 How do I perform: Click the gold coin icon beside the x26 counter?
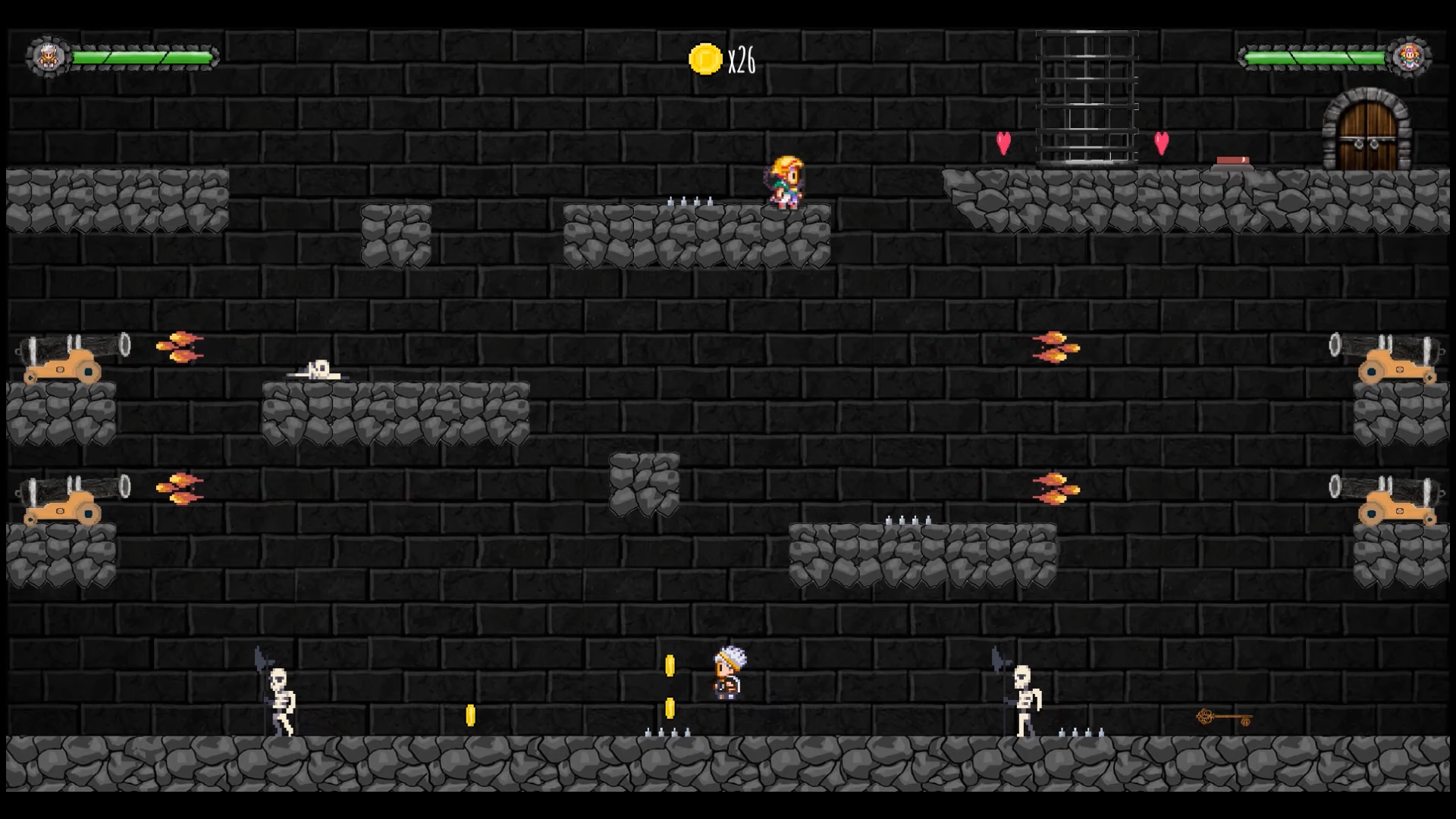tap(704, 58)
